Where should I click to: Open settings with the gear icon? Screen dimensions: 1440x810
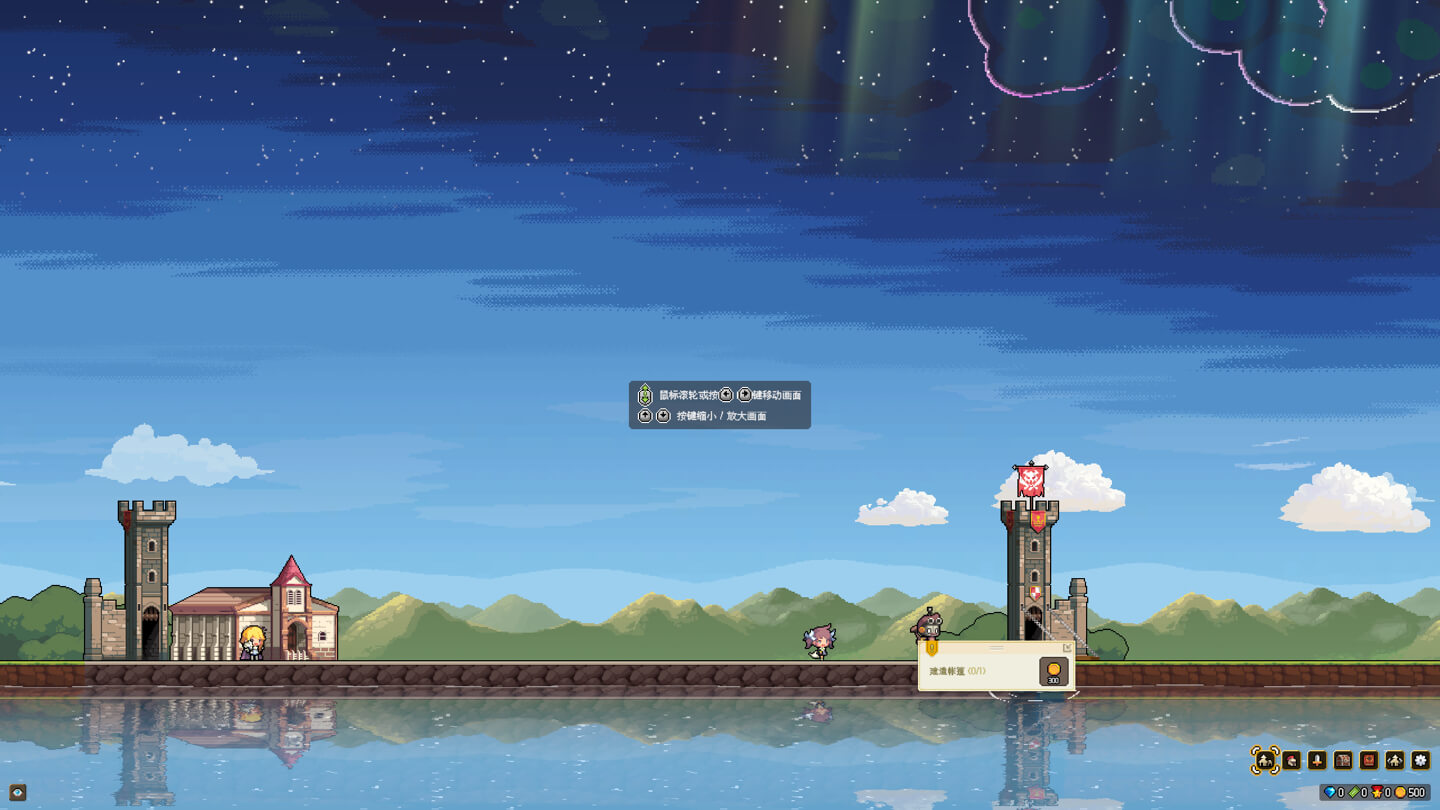coord(1421,761)
